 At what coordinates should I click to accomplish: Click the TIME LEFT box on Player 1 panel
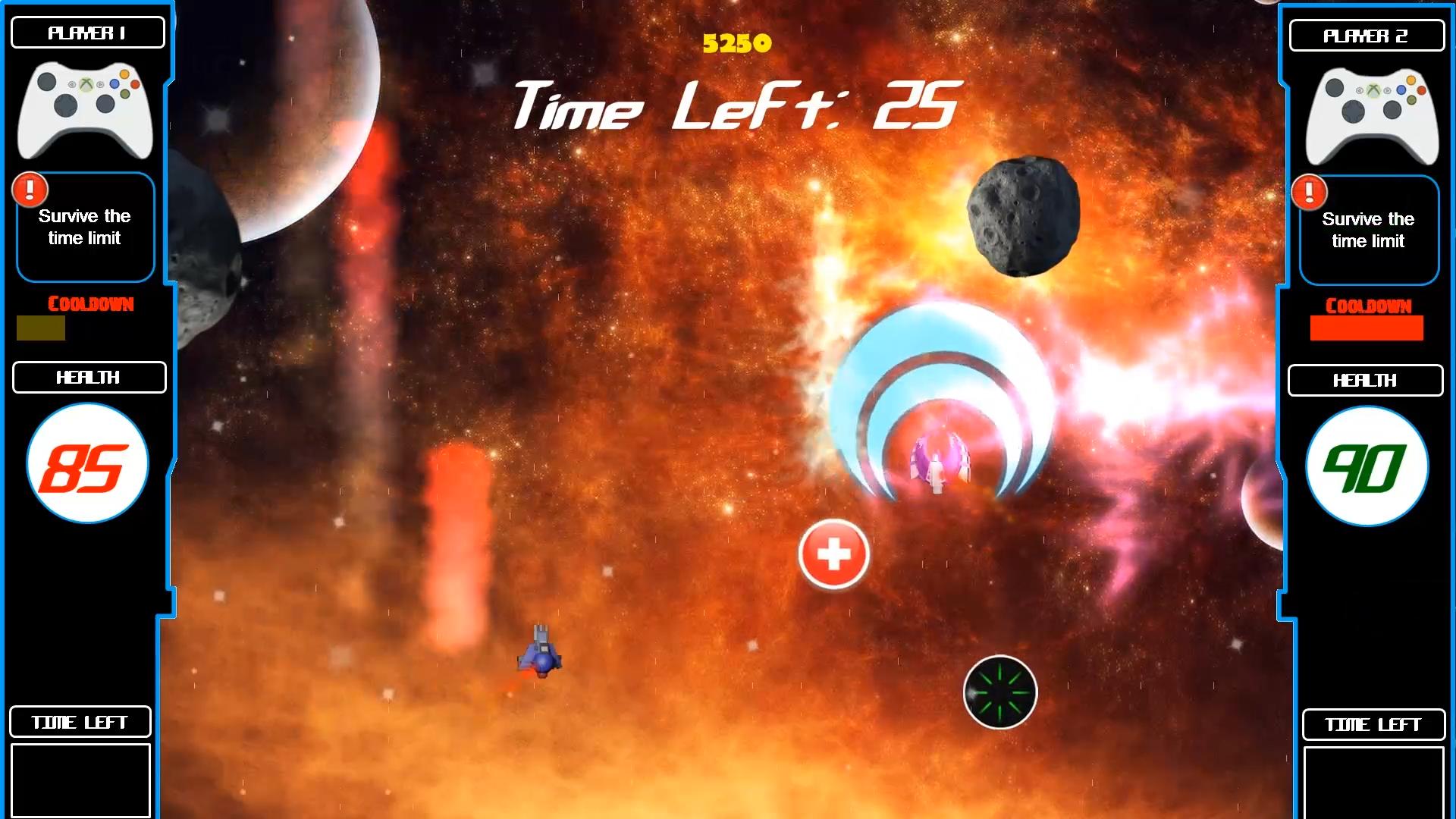coord(80,722)
